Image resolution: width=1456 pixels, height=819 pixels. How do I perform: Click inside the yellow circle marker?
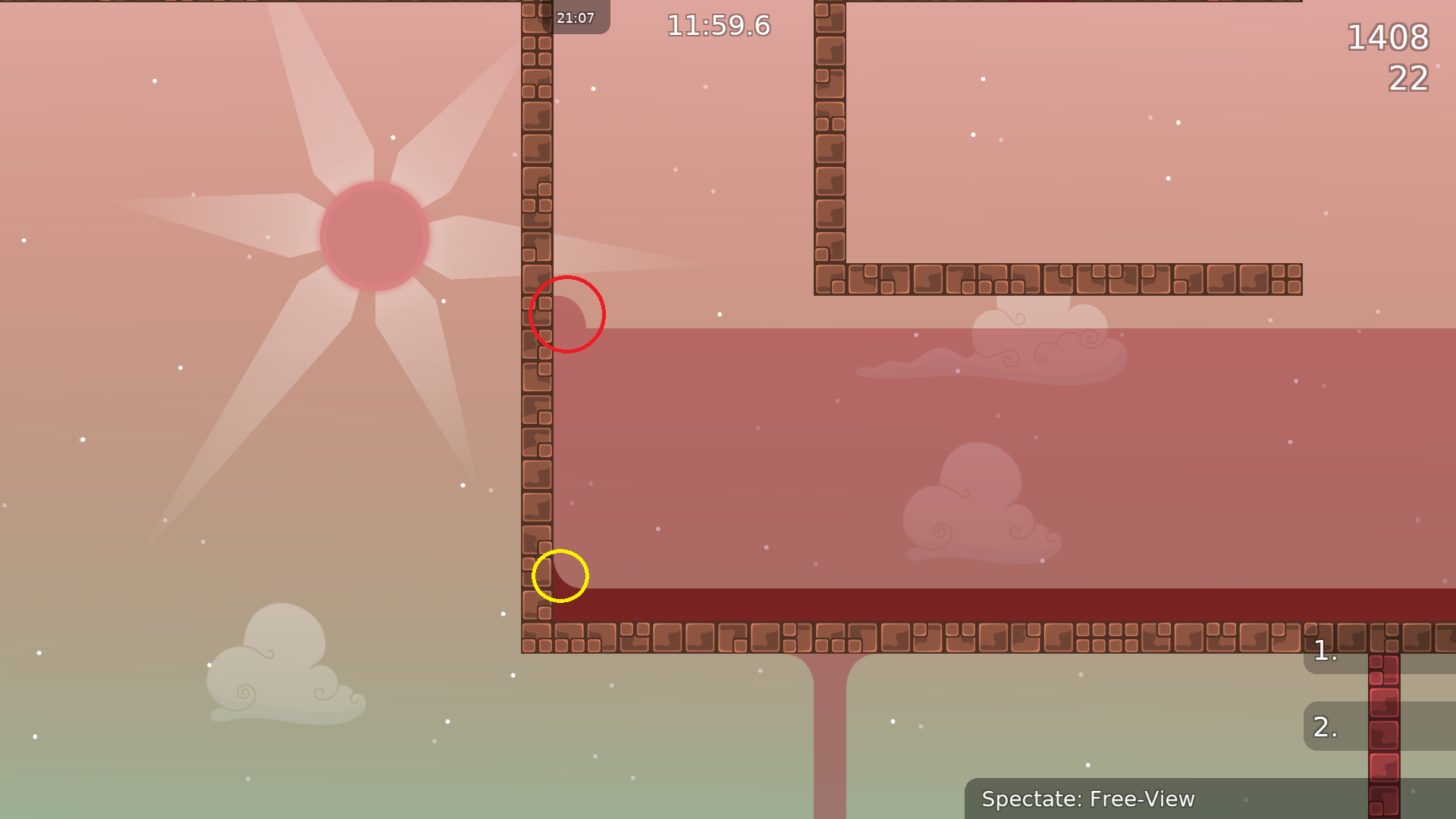tap(561, 577)
